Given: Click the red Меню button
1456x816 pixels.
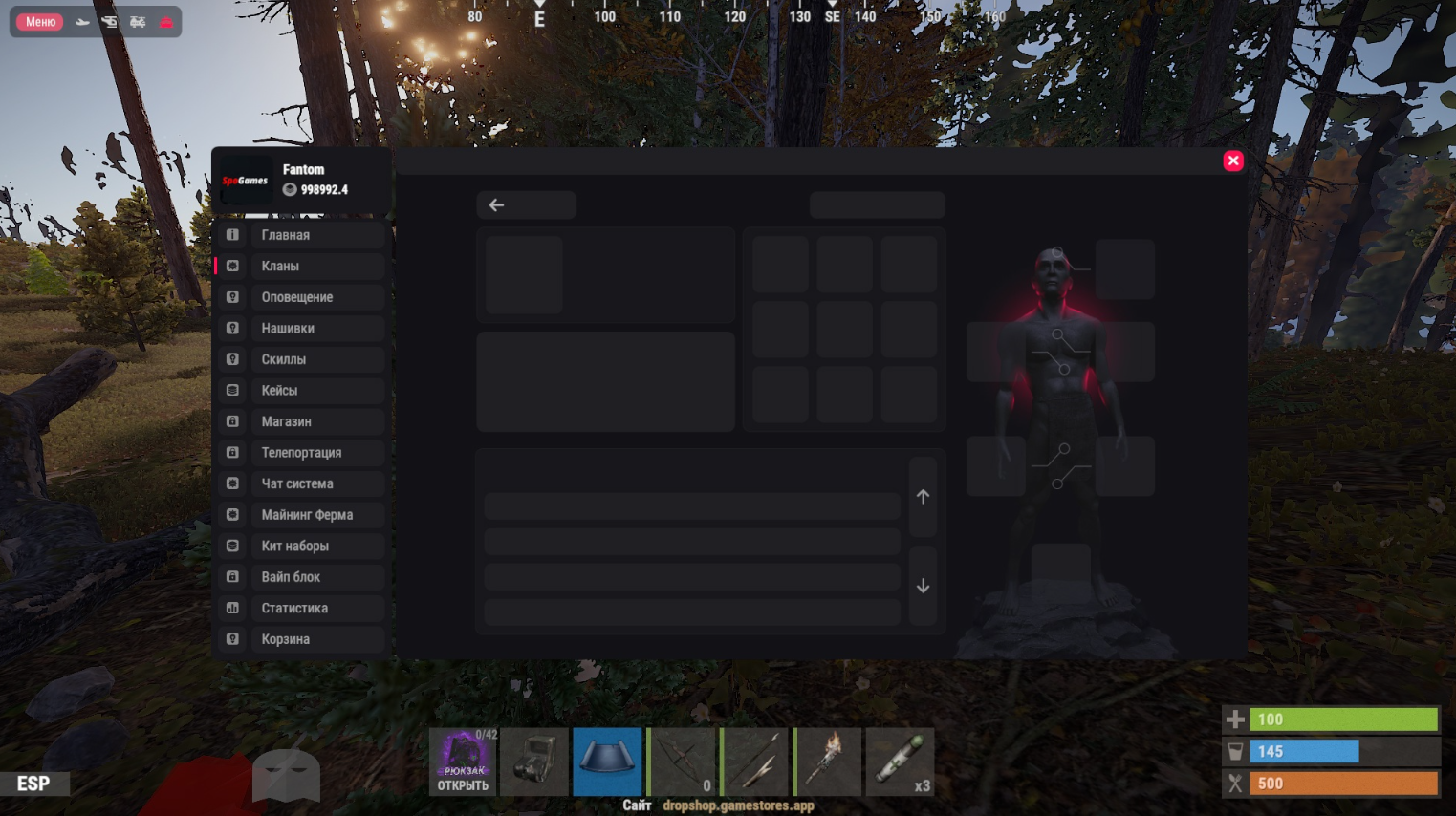Looking at the screenshot, I should pyautogui.click(x=40, y=22).
